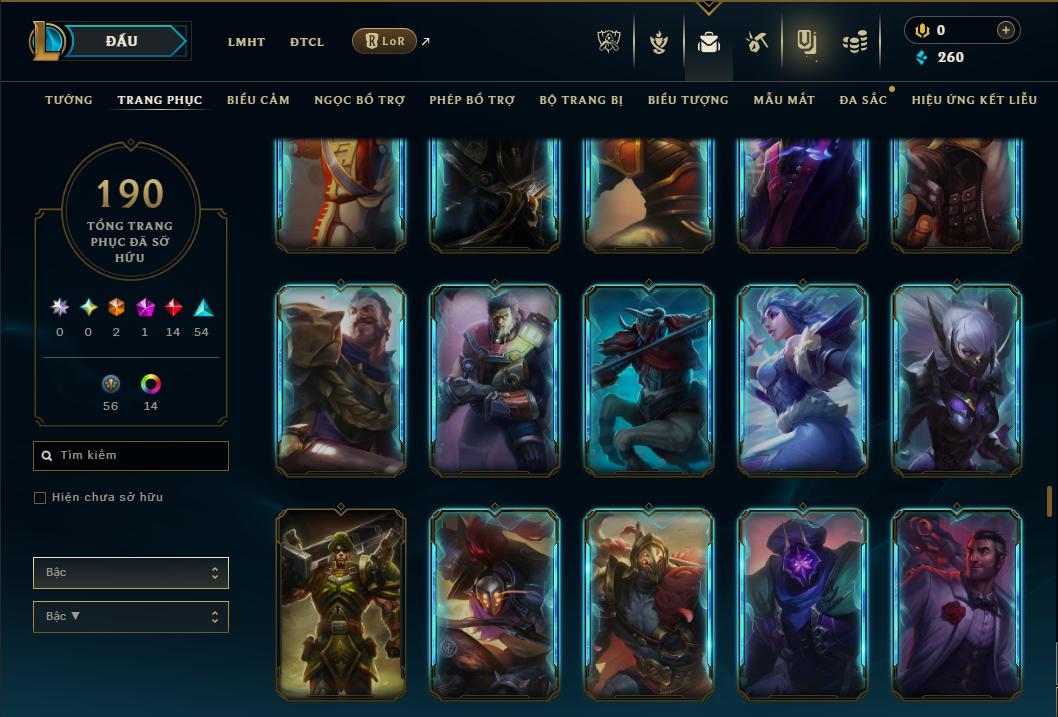Toggle the Hiện chưa sở hữu checkbox
The width and height of the screenshot is (1058, 717).
(40, 498)
